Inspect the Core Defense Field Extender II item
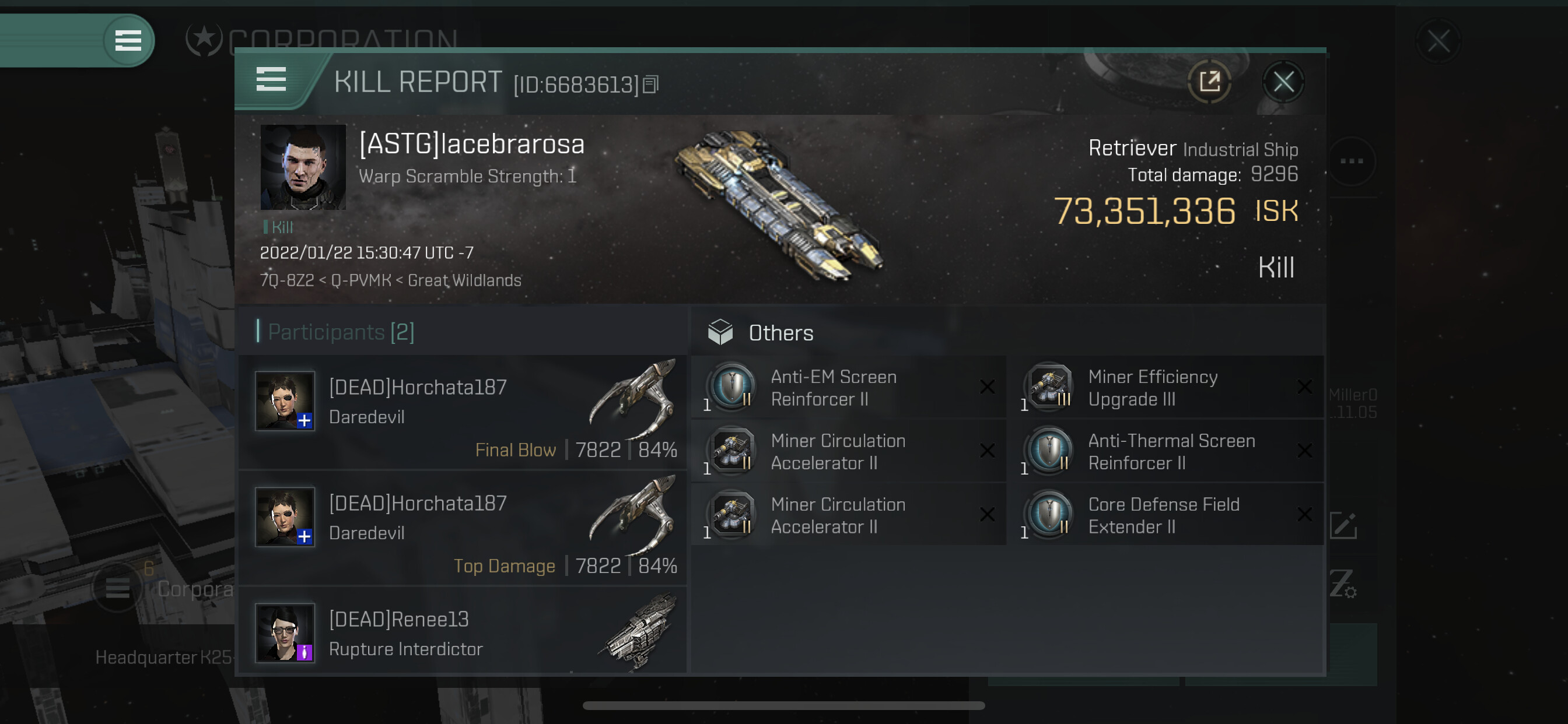This screenshot has width=1568, height=724. (1164, 515)
